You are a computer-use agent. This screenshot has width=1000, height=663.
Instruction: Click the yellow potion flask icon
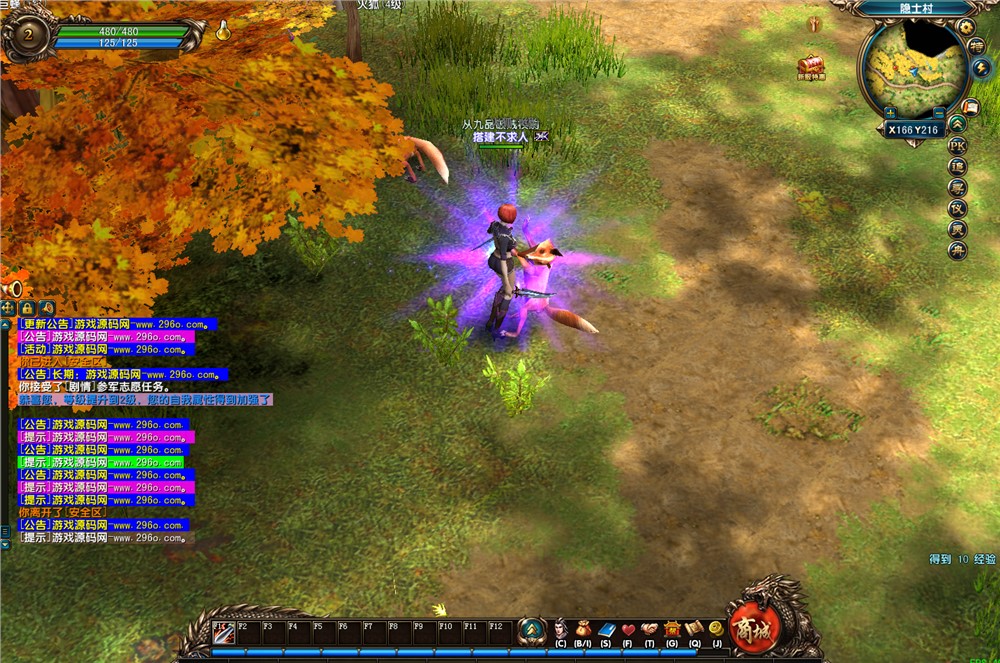pos(223,30)
